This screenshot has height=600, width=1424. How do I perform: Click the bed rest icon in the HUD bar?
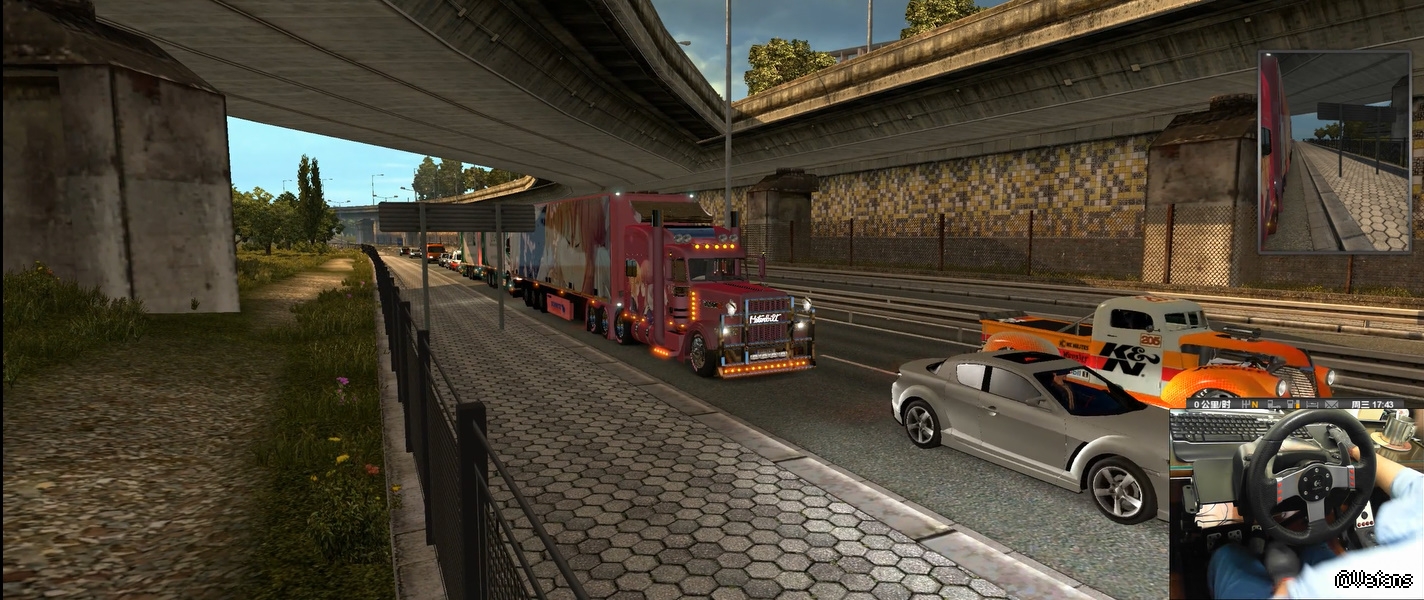click(1312, 404)
